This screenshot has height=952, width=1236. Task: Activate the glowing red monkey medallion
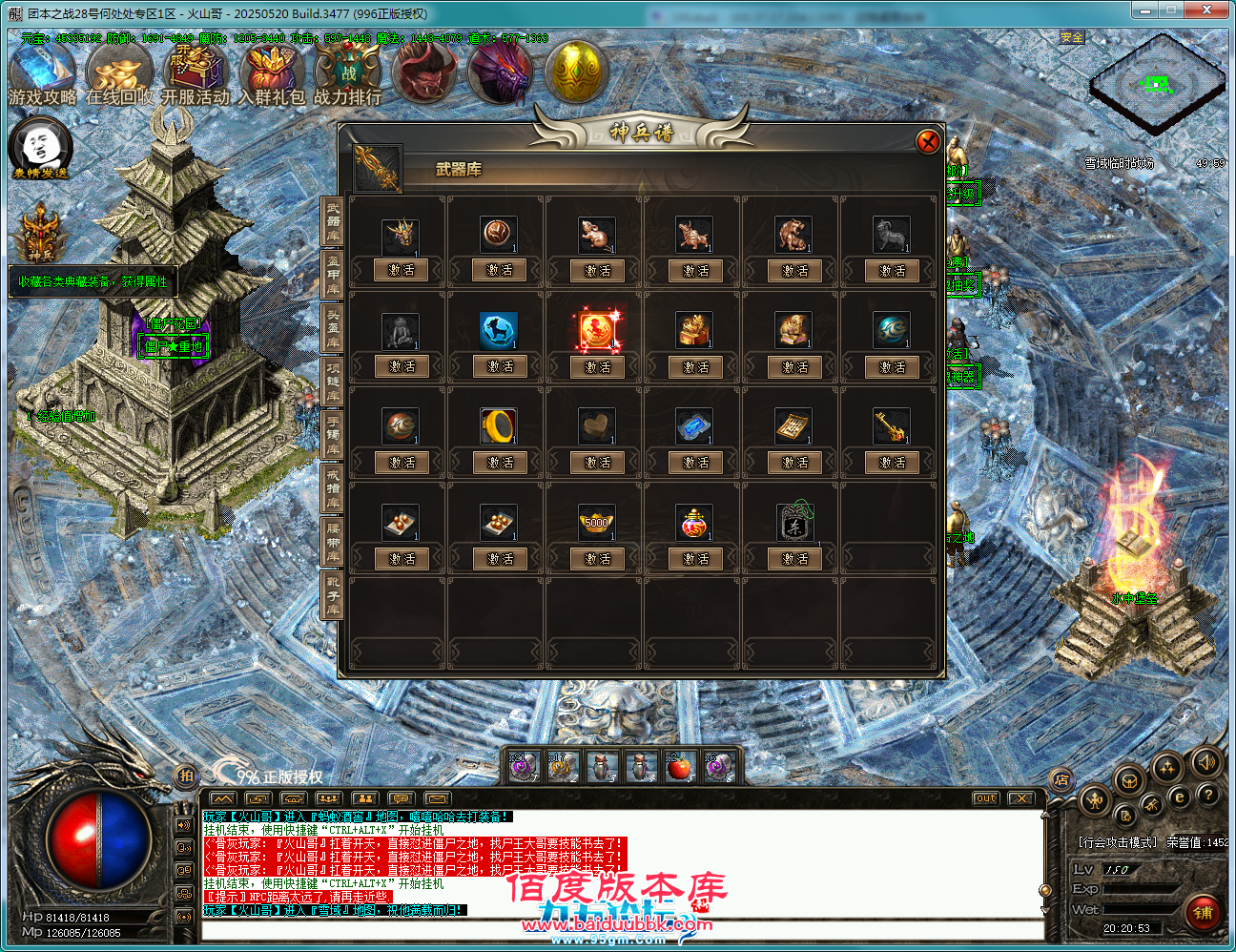coord(597,367)
